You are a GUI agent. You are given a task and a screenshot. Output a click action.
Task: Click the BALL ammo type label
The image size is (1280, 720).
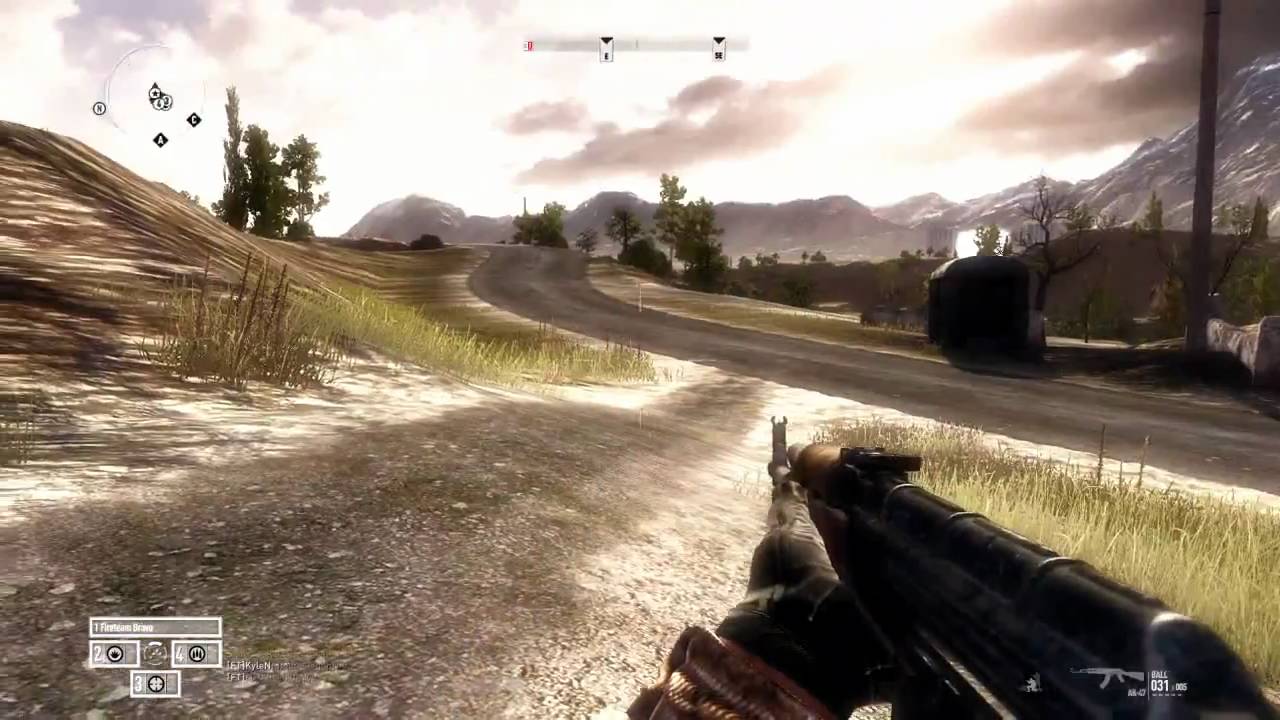[1159, 674]
